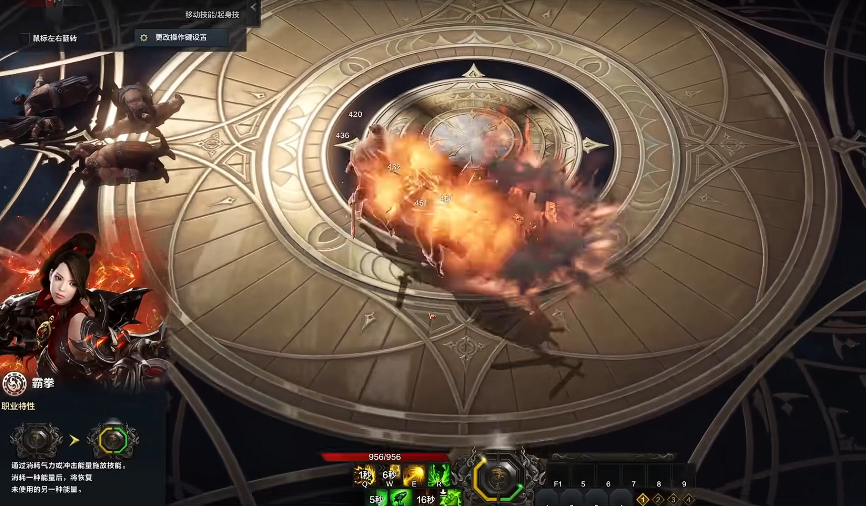
Task: Activate the Q skill icon
Action: [365, 476]
